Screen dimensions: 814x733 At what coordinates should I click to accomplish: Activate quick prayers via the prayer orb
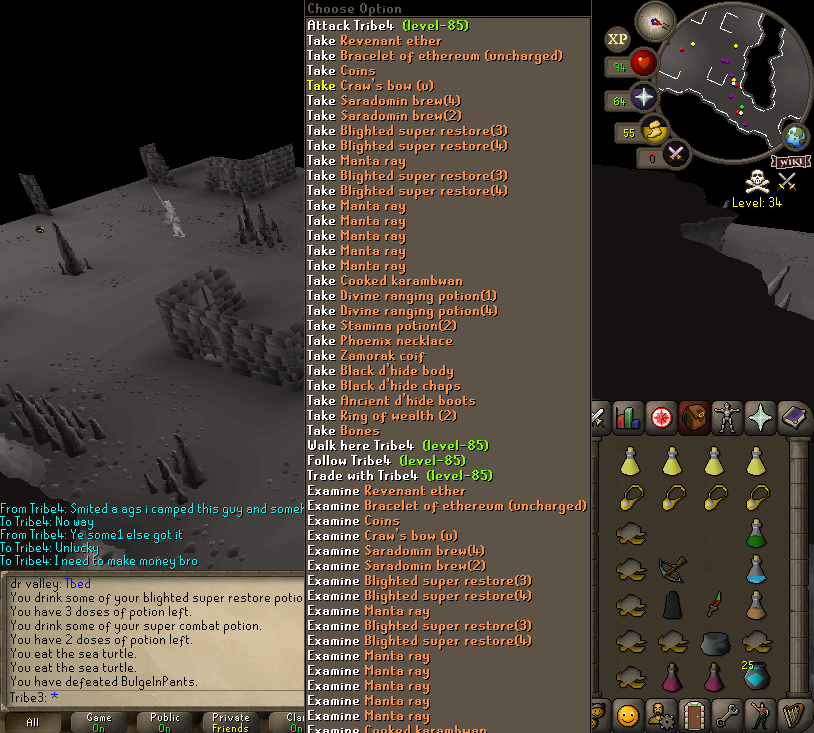[642, 98]
